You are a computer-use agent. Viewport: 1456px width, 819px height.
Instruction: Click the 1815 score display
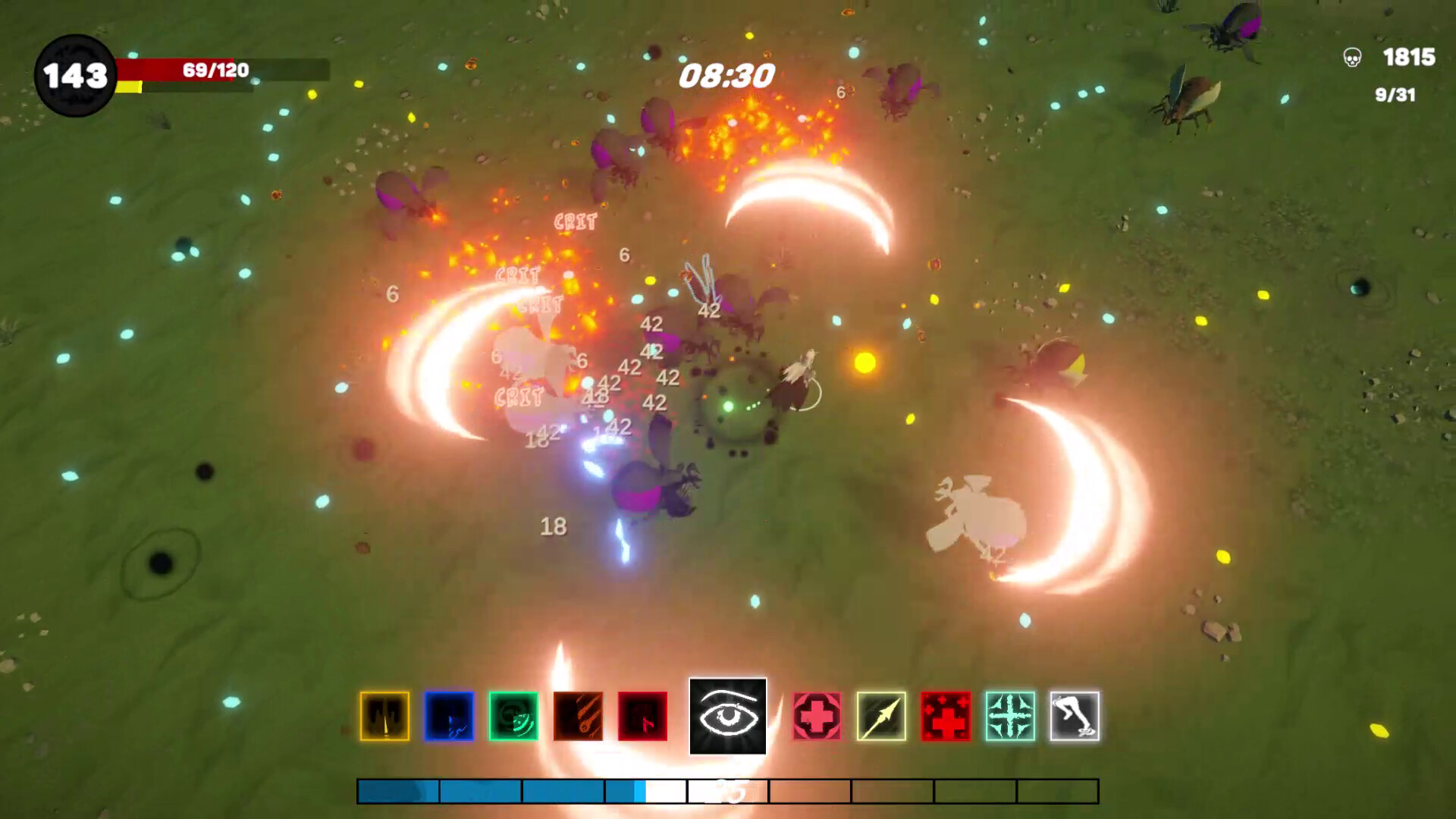[1407, 56]
